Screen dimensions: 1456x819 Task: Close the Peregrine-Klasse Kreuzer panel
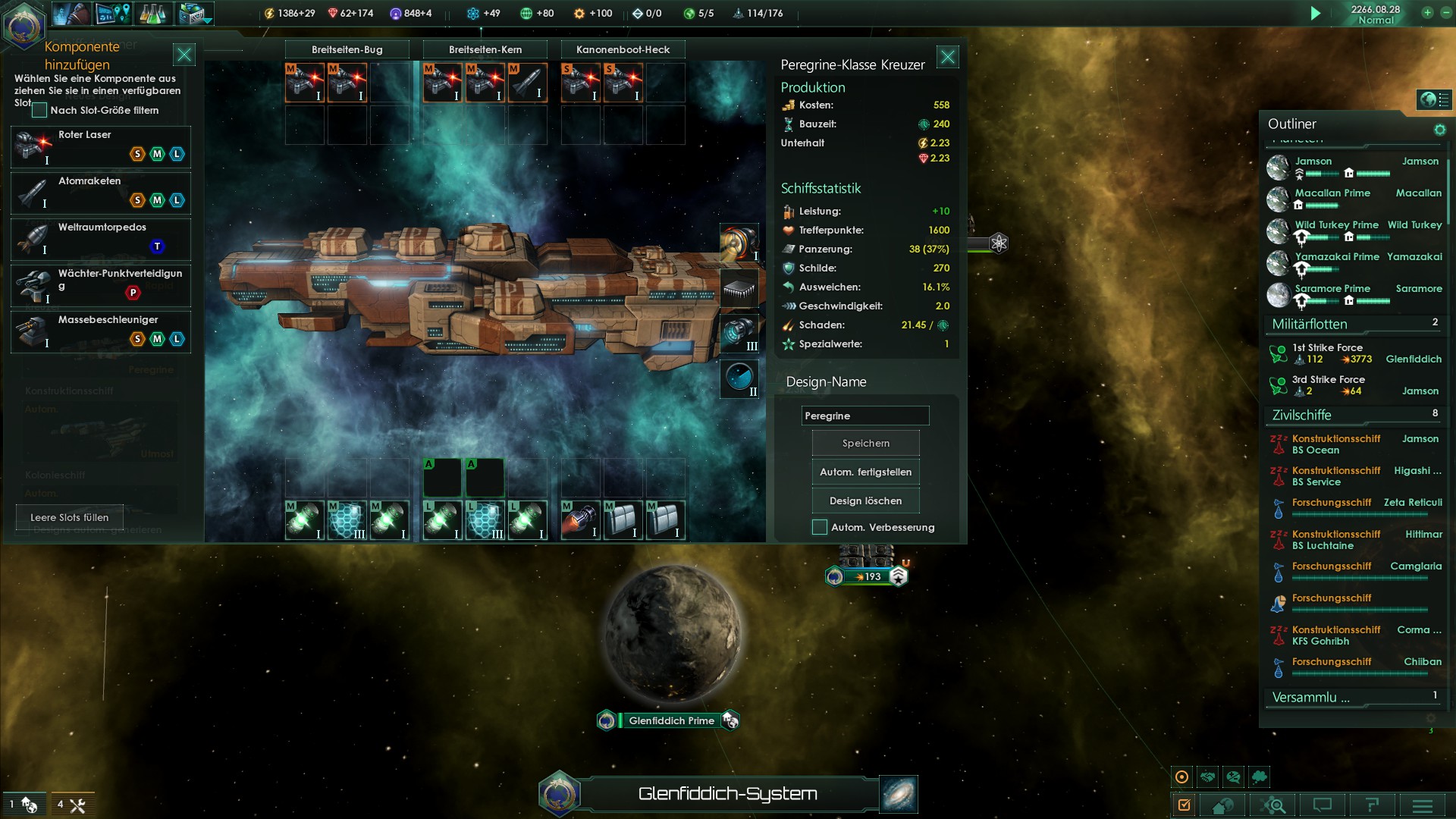point(947,57)
